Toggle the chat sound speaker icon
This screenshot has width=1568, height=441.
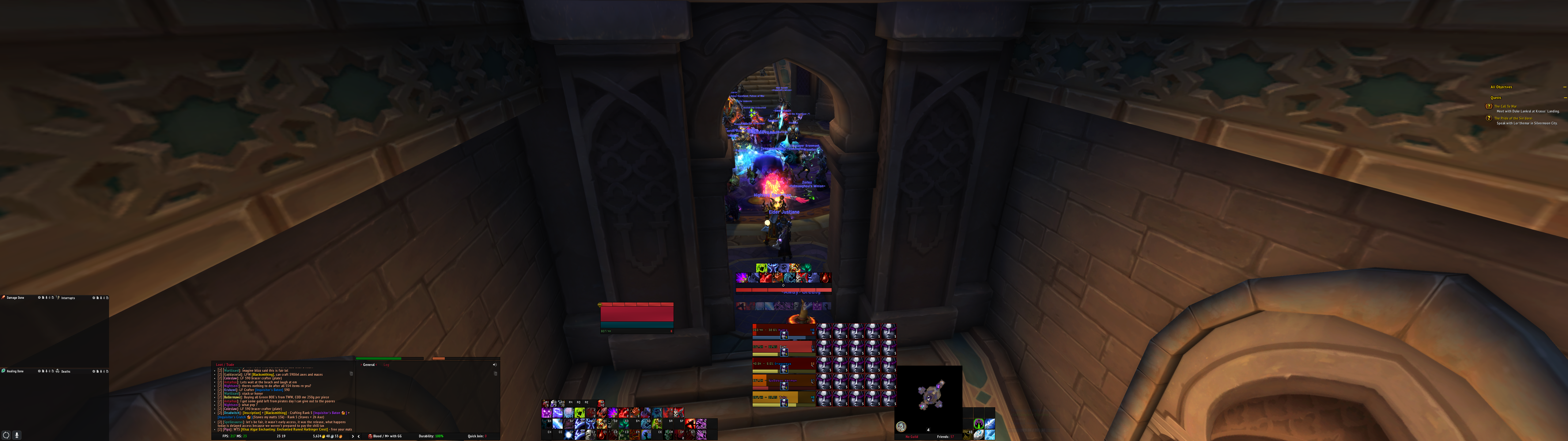pos(494,365)
